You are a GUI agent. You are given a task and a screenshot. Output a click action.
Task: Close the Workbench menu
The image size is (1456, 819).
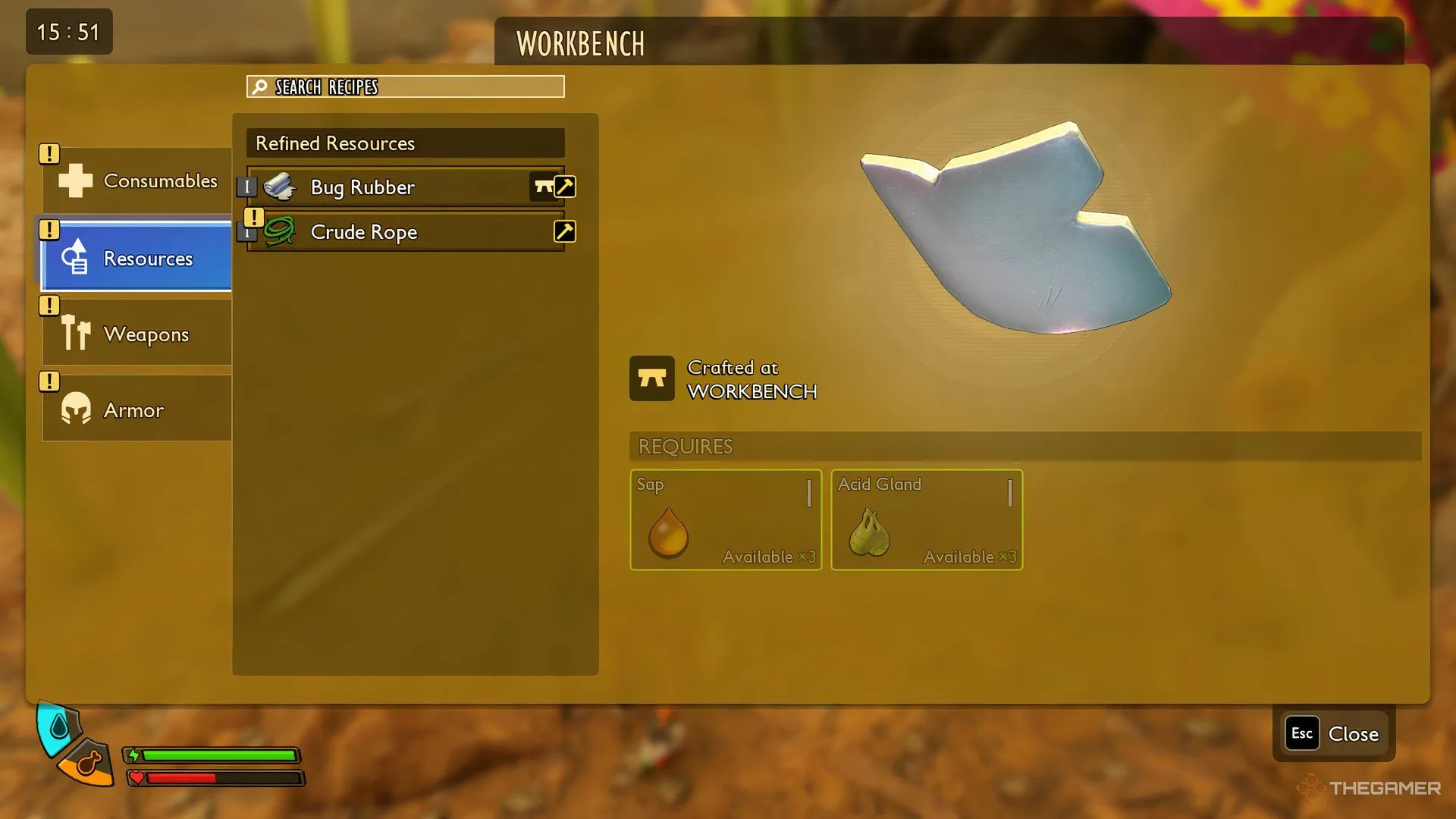pos(1334,733)
